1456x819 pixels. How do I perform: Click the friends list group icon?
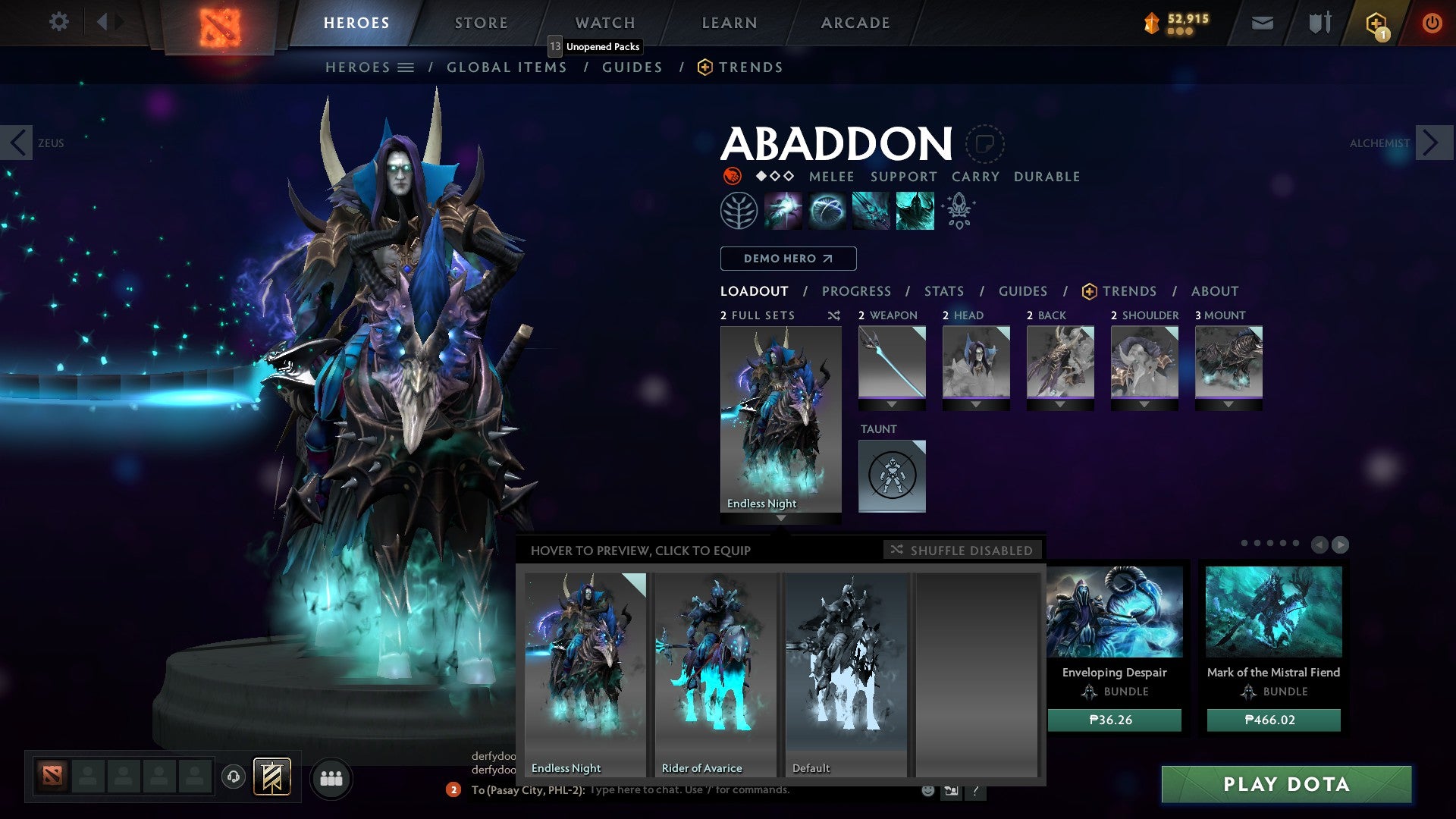tap(331, 778)
